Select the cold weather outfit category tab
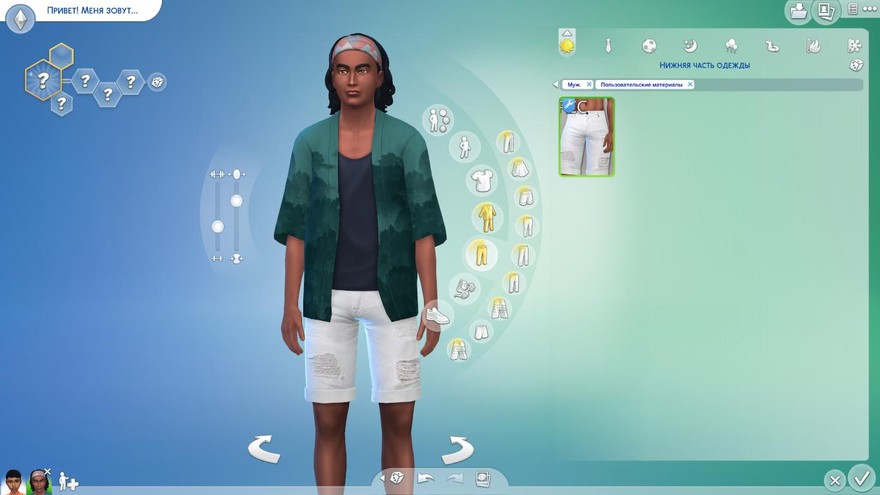The image size is (880, 495). point(853,46)
